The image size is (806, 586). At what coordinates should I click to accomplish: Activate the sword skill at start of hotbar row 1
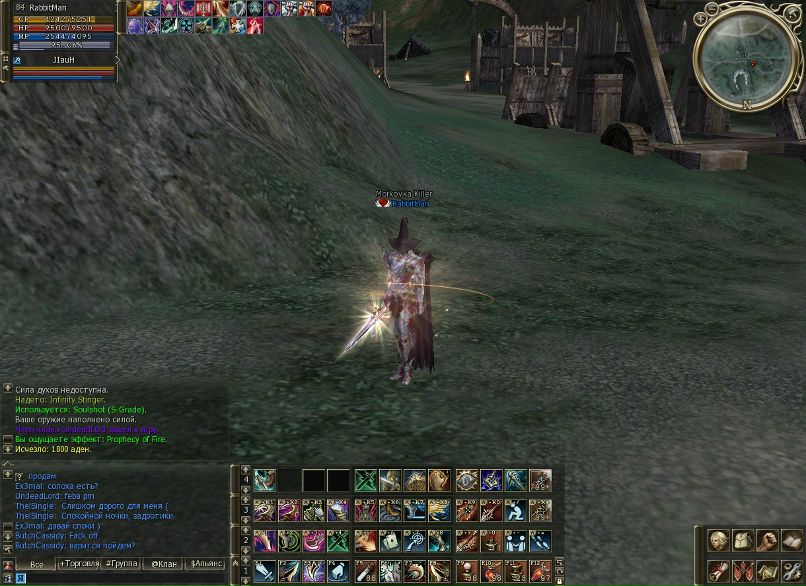(264, 571)
